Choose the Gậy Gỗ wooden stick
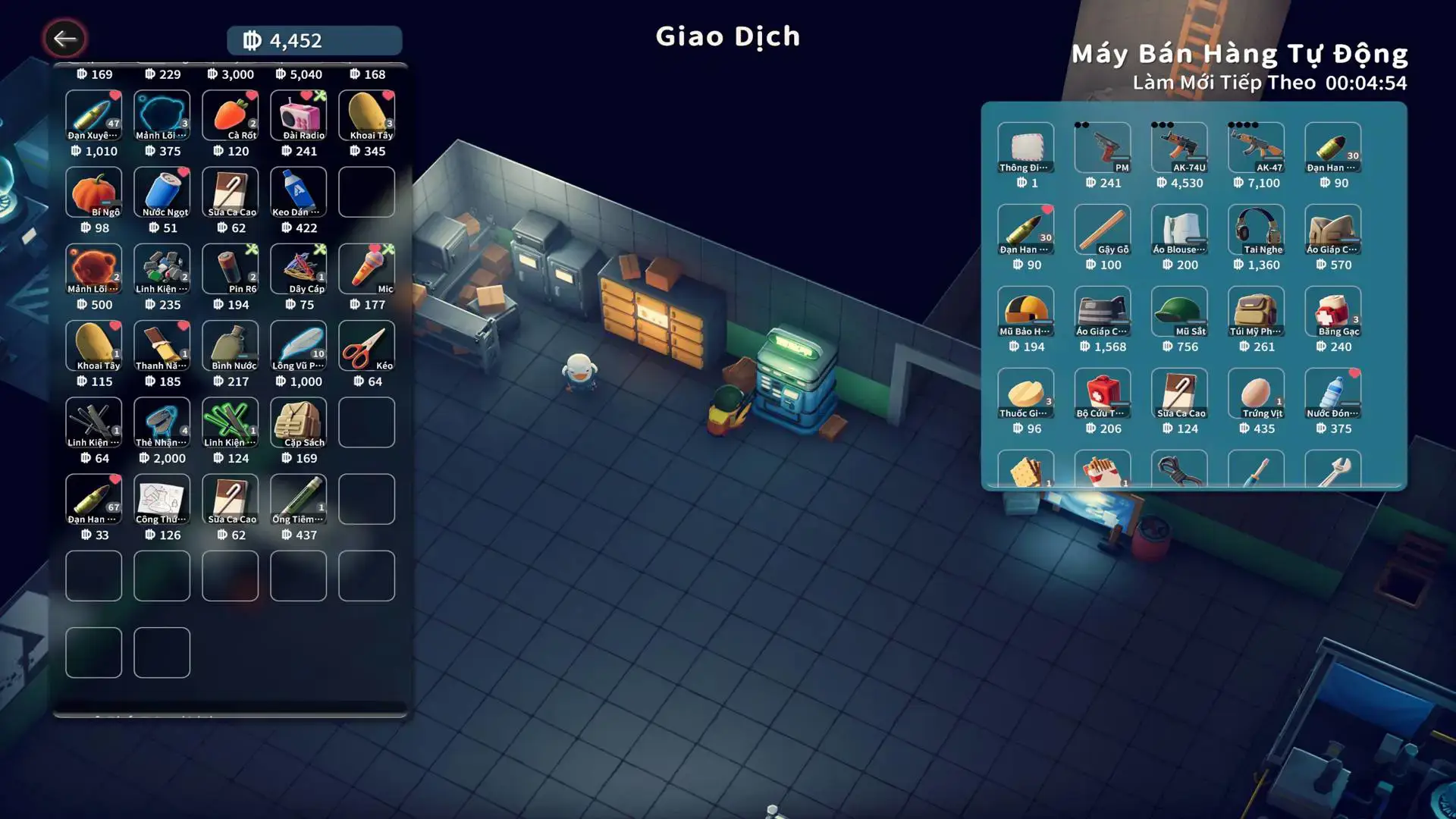 (1103, 230)
